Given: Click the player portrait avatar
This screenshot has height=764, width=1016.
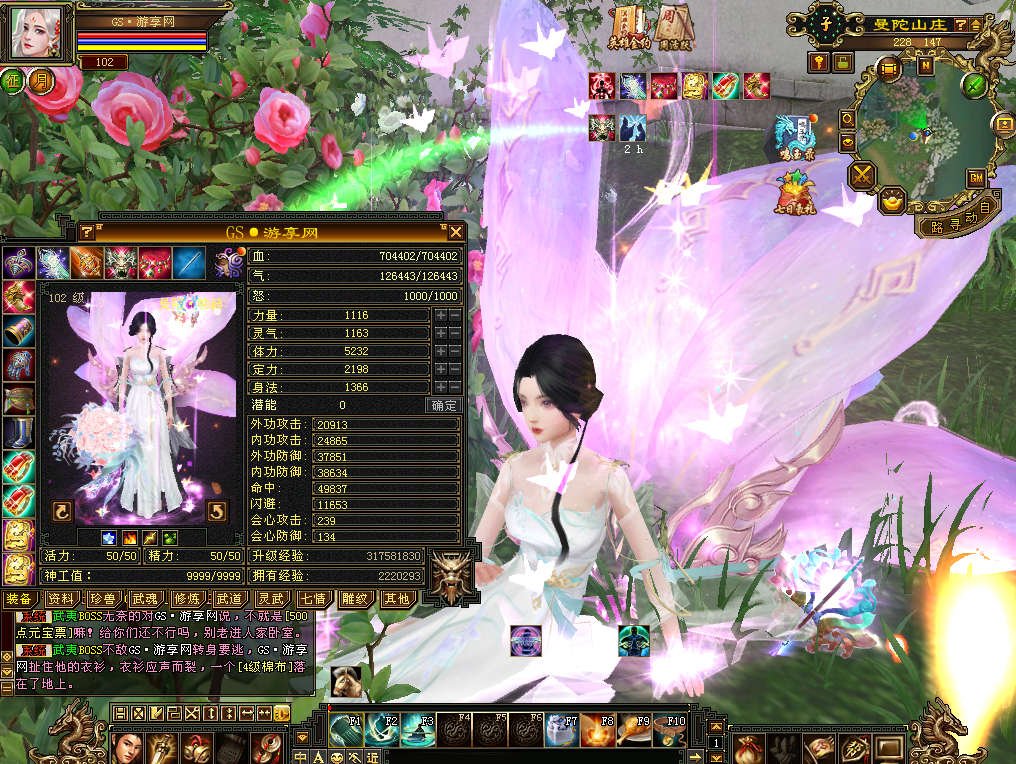Looking at the screenshot, I should (36, 34).
